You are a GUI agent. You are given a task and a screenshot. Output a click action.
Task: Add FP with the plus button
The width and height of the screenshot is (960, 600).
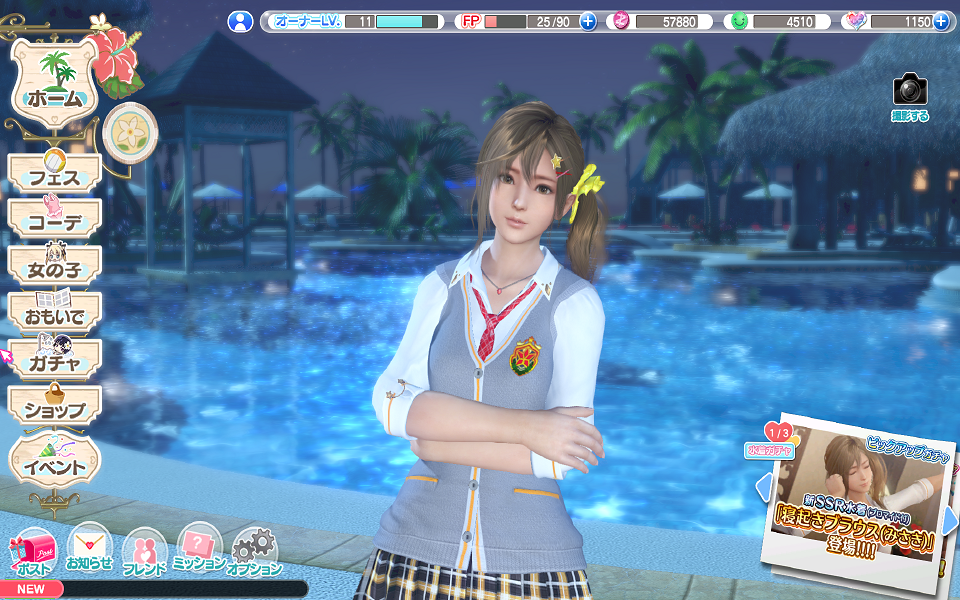point(588,21)
